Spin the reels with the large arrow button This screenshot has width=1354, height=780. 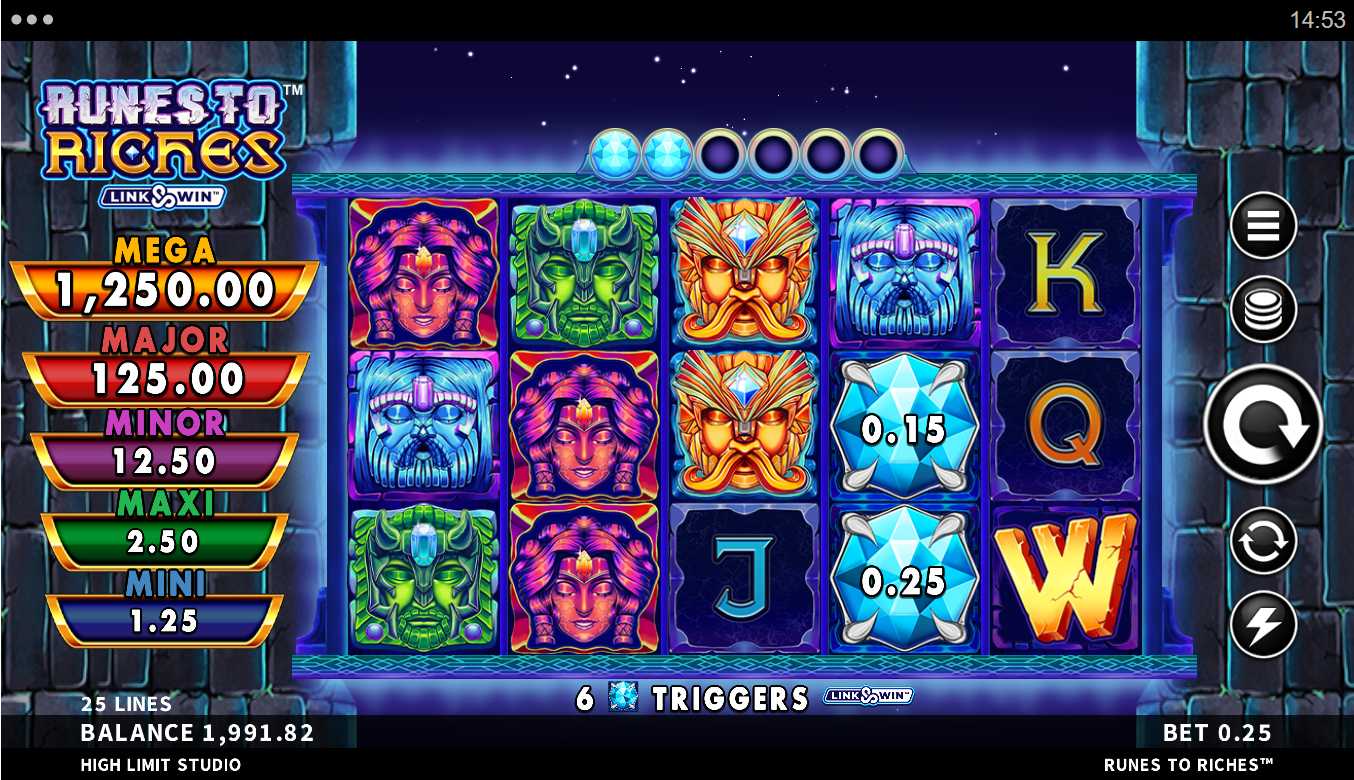pyautogui.click(x=1263, y=424)
